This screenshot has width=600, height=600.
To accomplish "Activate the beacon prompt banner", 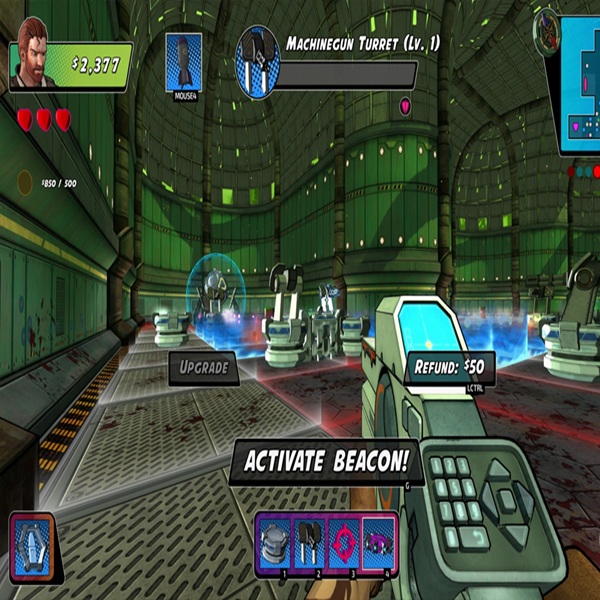I will click(324, 463).
